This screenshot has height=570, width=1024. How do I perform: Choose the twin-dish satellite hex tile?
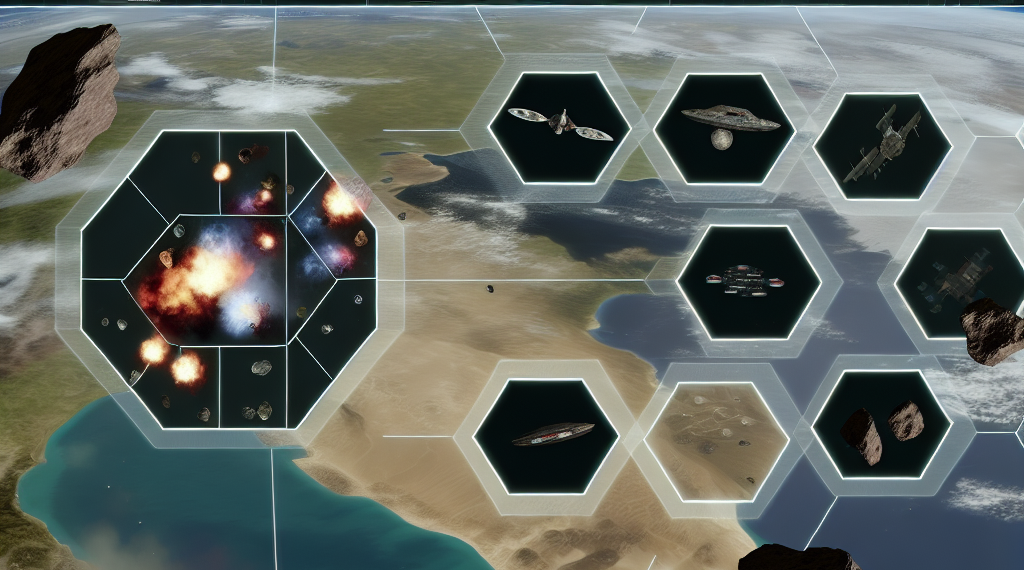pos(559,124)
